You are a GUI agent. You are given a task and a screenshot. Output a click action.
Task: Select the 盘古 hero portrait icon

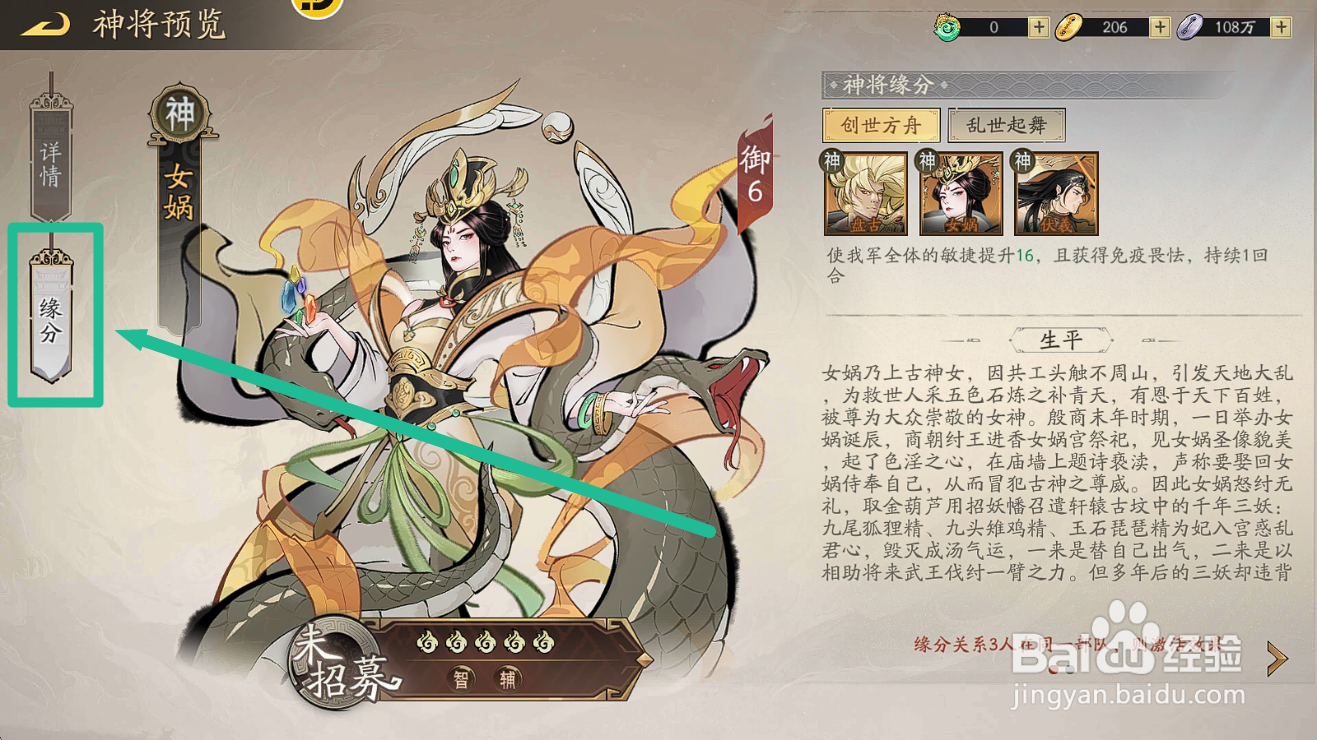click(866, 193)
